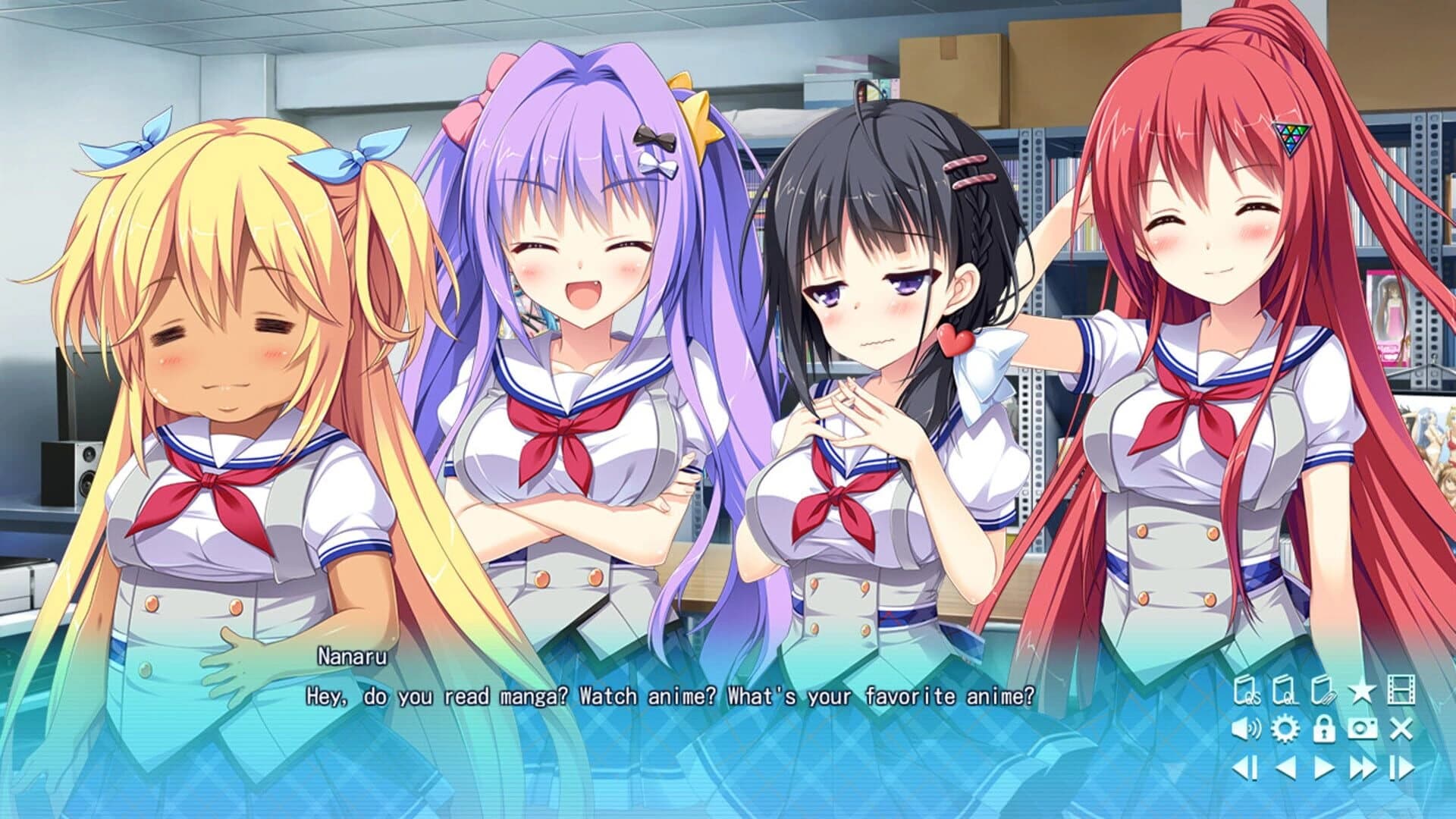This screenshot has width=1456, height=819.
Task: Select the star bookmark icon
Action: point(1363,690)
